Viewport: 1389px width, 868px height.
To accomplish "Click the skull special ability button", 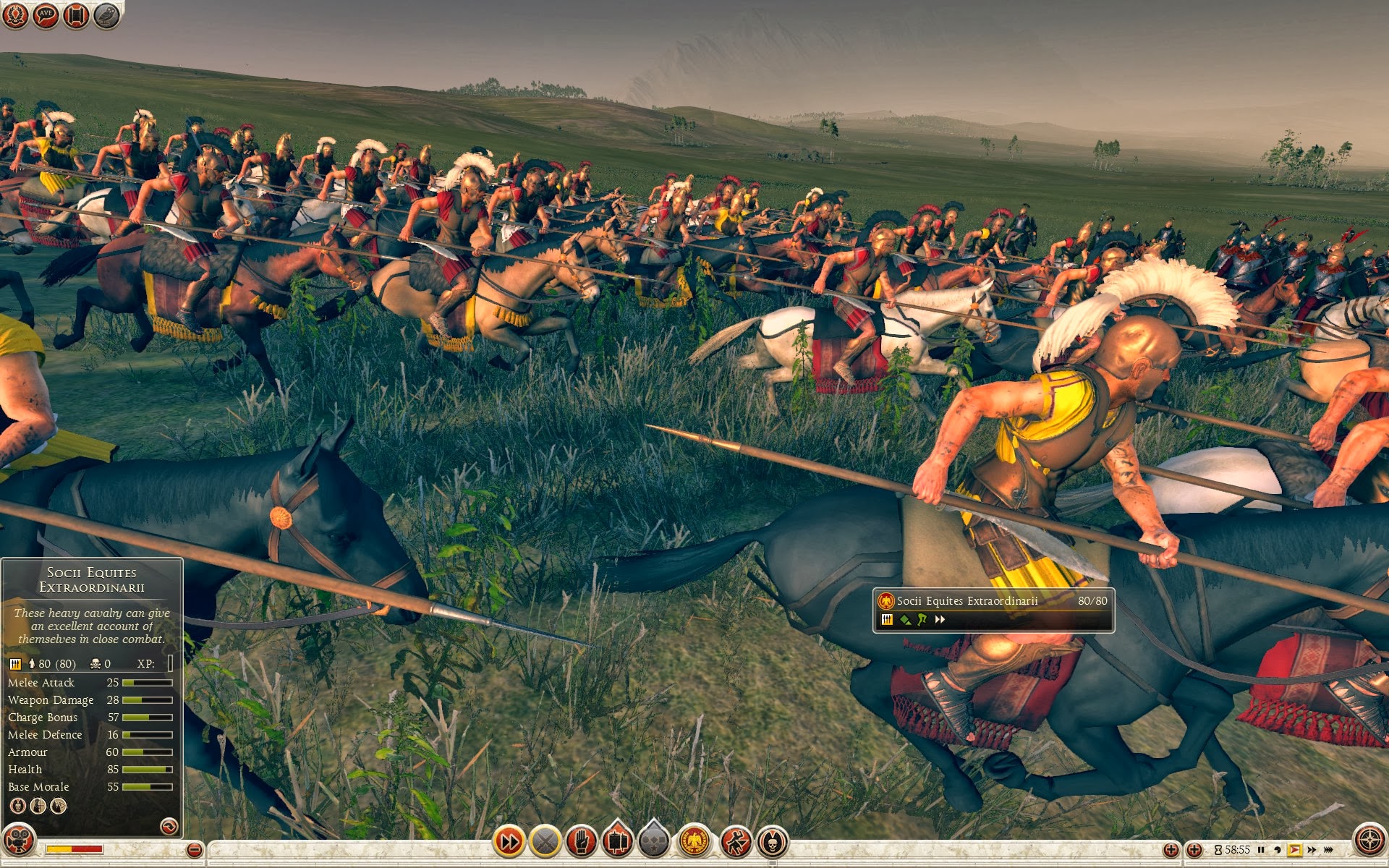I will coord(773,841).
